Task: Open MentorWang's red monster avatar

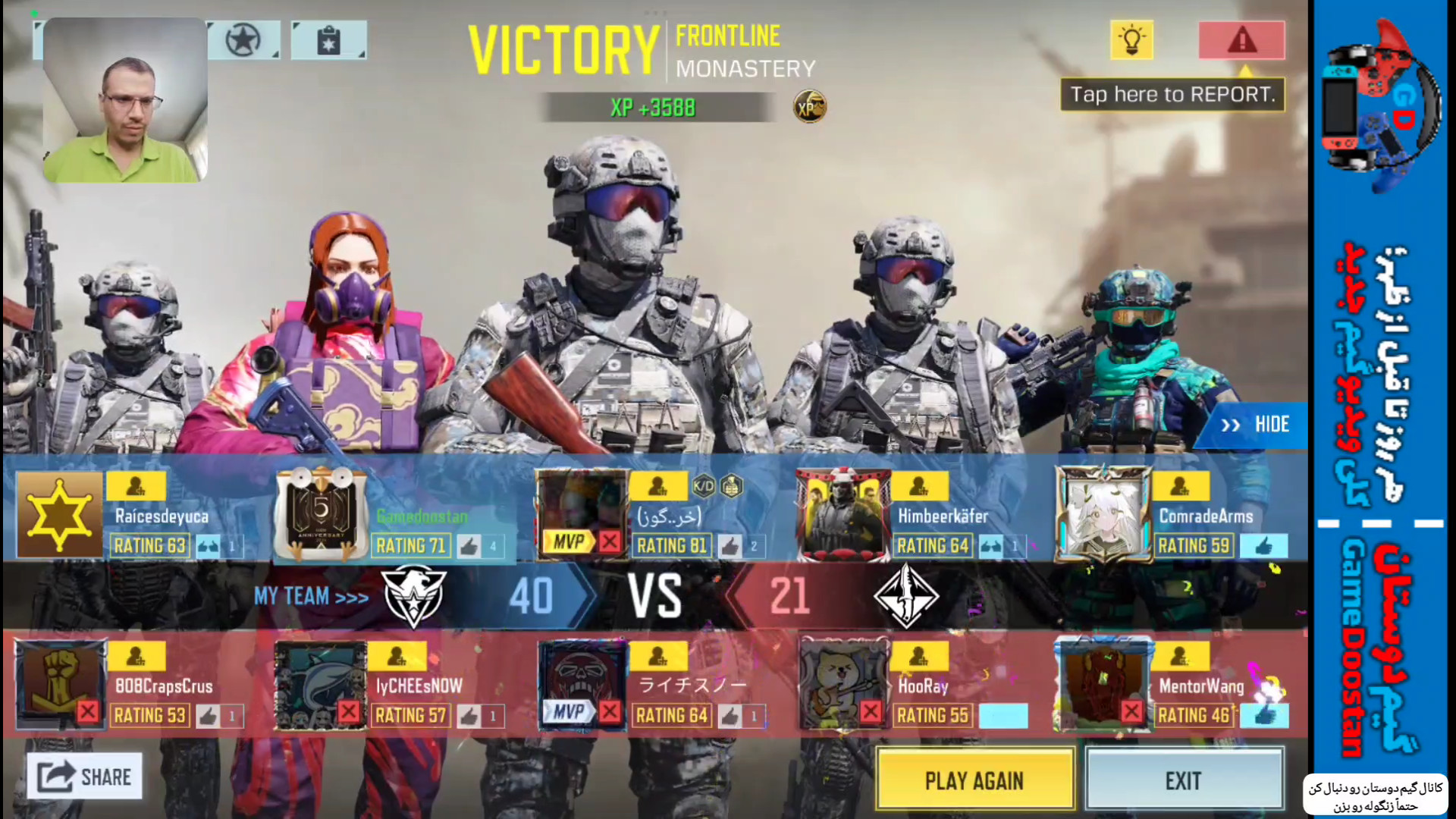Action: tap(1104, 684)
